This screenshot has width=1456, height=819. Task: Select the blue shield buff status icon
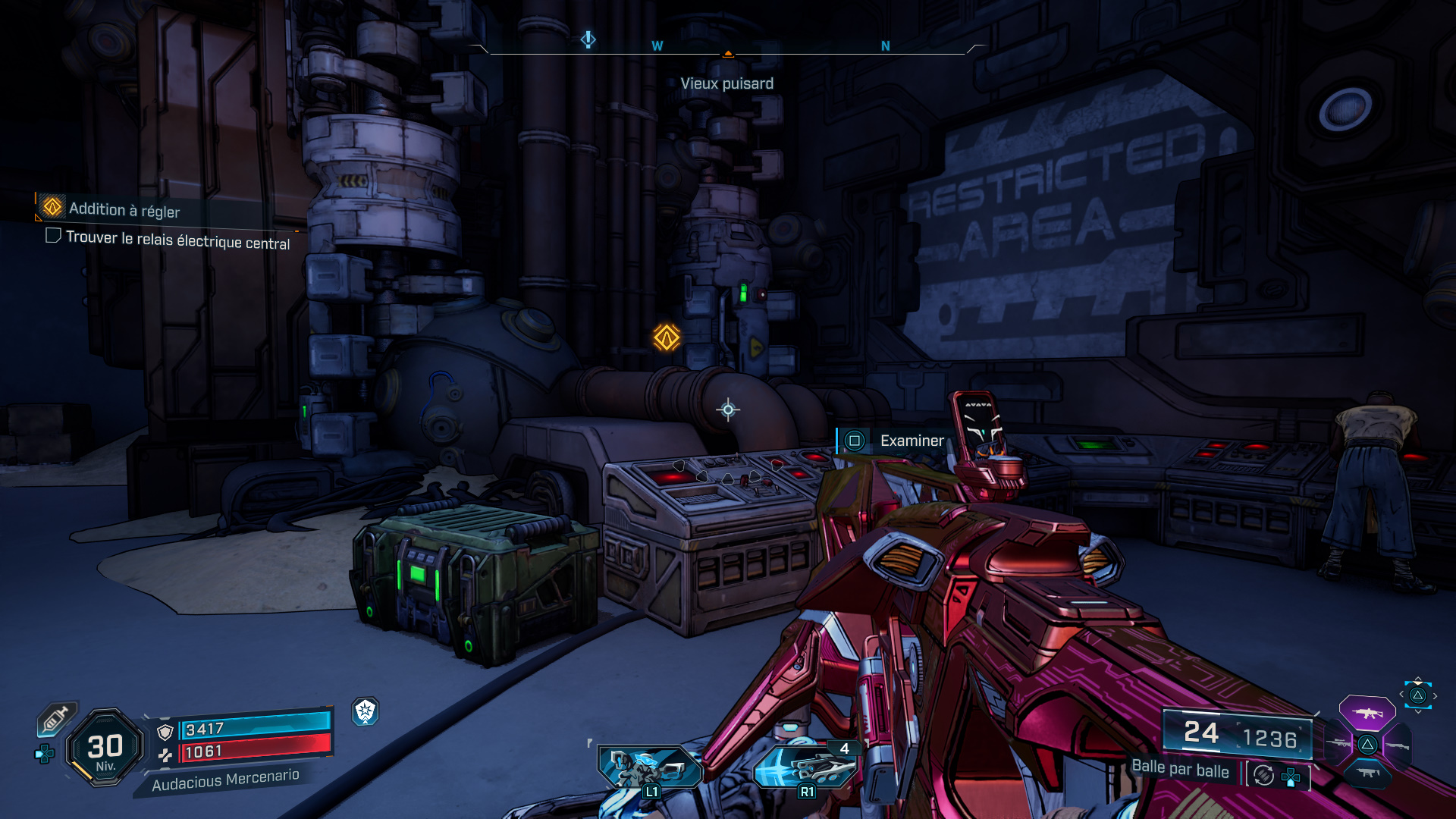366,711
